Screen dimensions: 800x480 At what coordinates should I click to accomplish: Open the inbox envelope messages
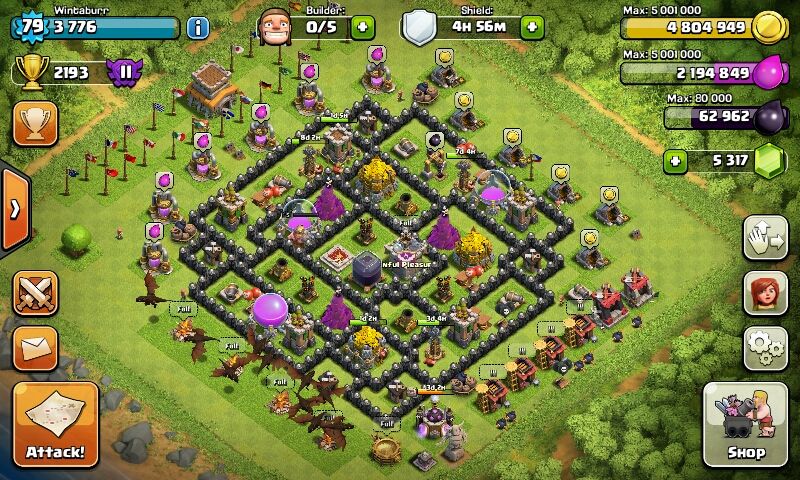pyautogui.click(x=35, y=347)
